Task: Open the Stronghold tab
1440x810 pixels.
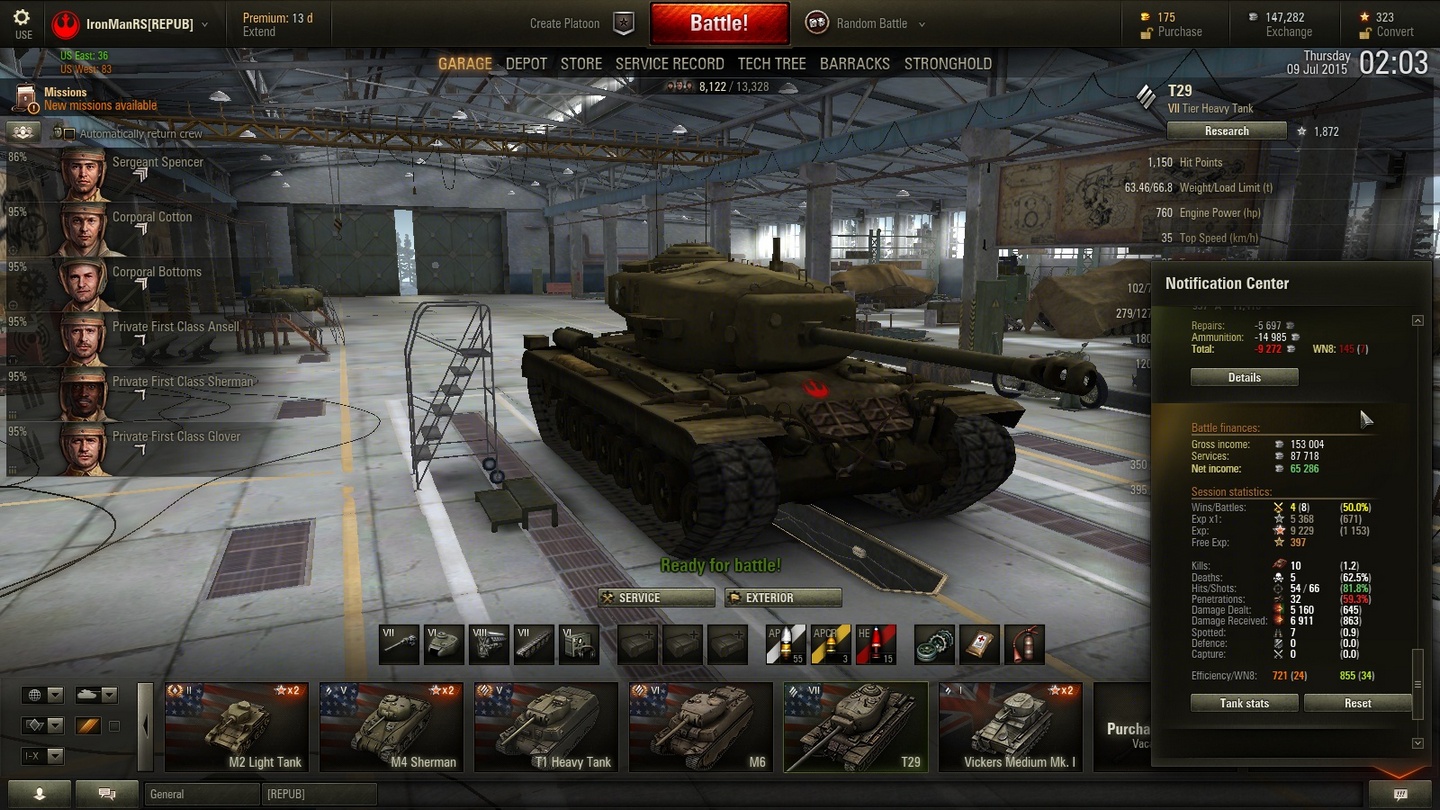Action: point(947,63)
